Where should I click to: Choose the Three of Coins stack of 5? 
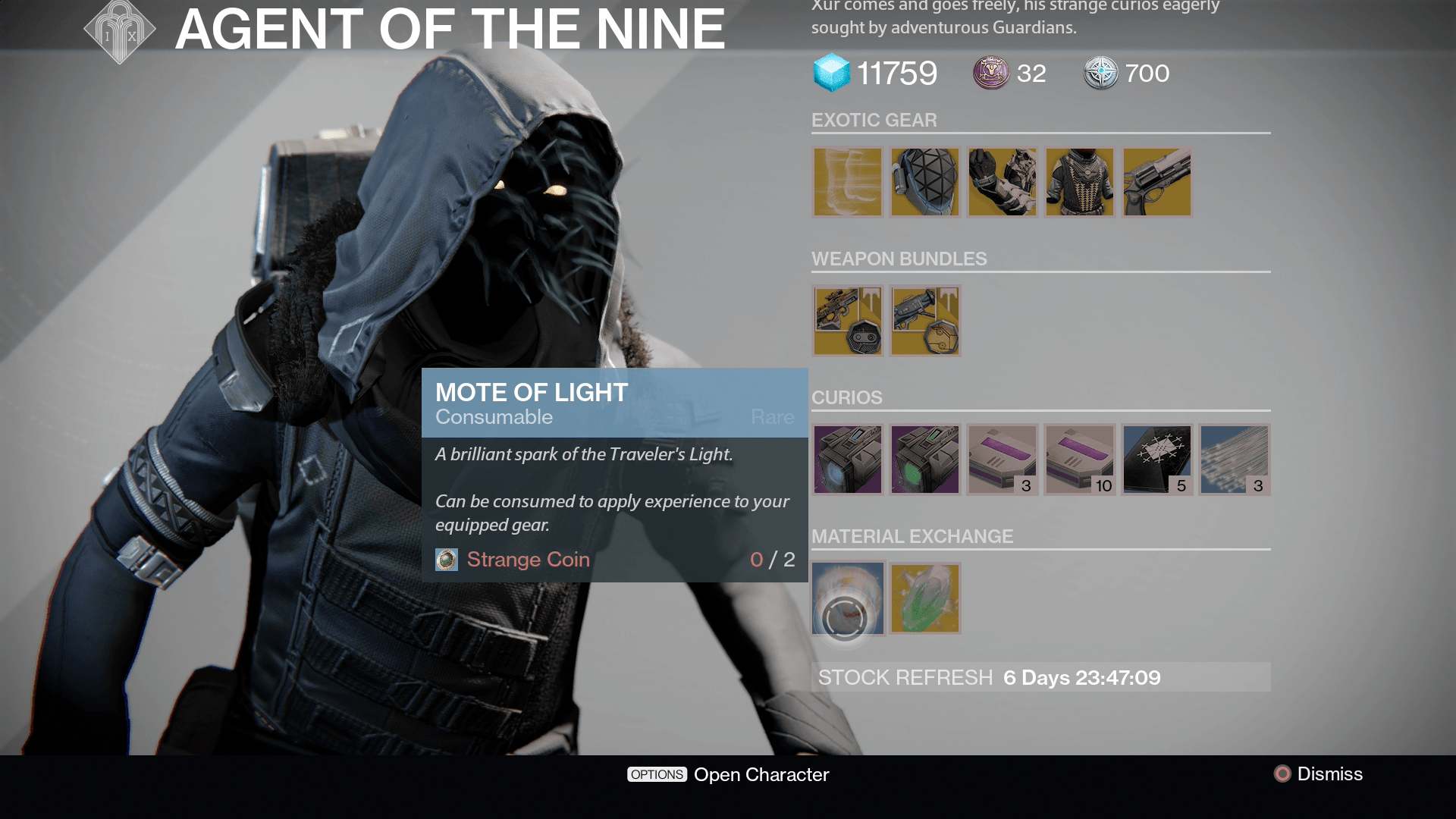pyautogui.click(x=1156, y=459)
